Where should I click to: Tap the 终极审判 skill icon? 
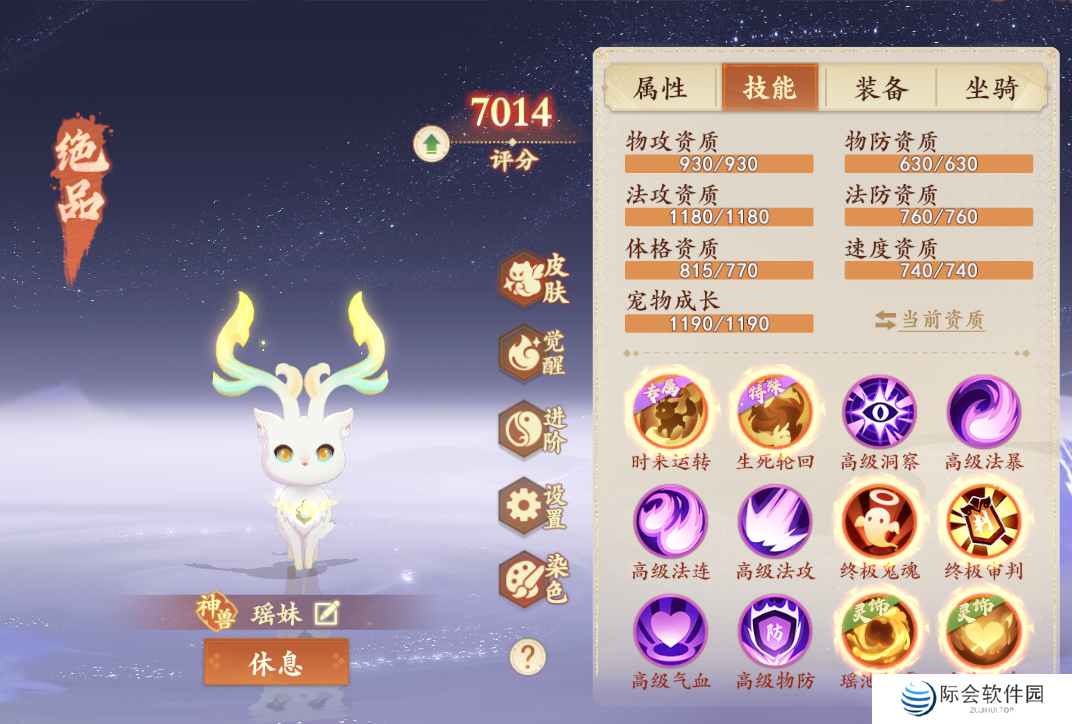[984, 521]
